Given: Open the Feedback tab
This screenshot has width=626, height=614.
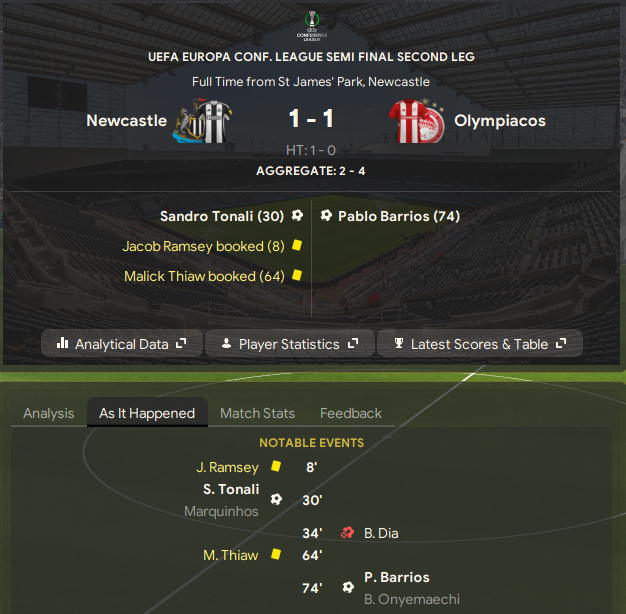Looking at the screenshot, I should point(351,413).
